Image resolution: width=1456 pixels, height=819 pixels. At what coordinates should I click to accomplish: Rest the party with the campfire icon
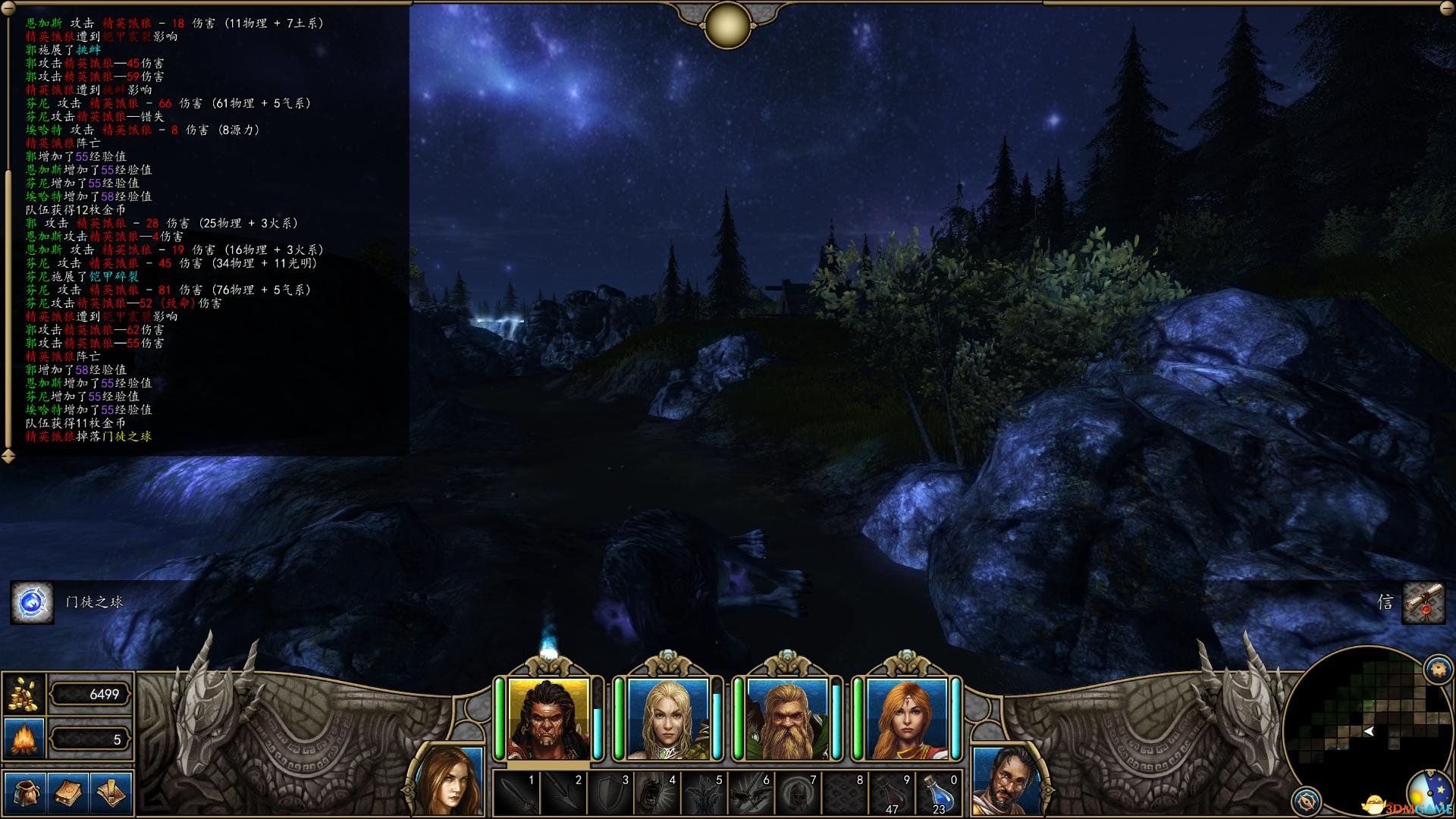coord(24,739)
